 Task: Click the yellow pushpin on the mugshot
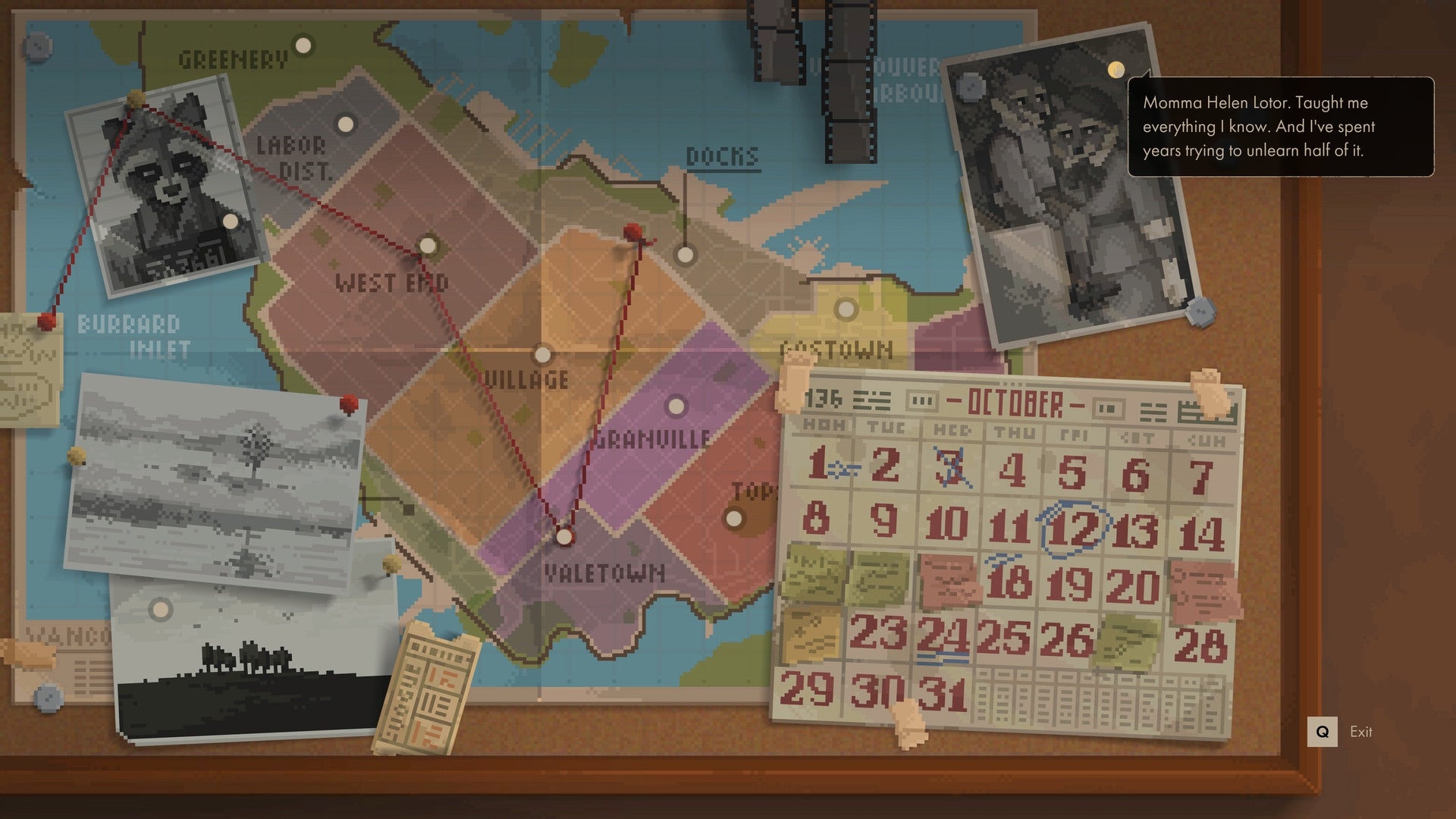click(136, 97)
